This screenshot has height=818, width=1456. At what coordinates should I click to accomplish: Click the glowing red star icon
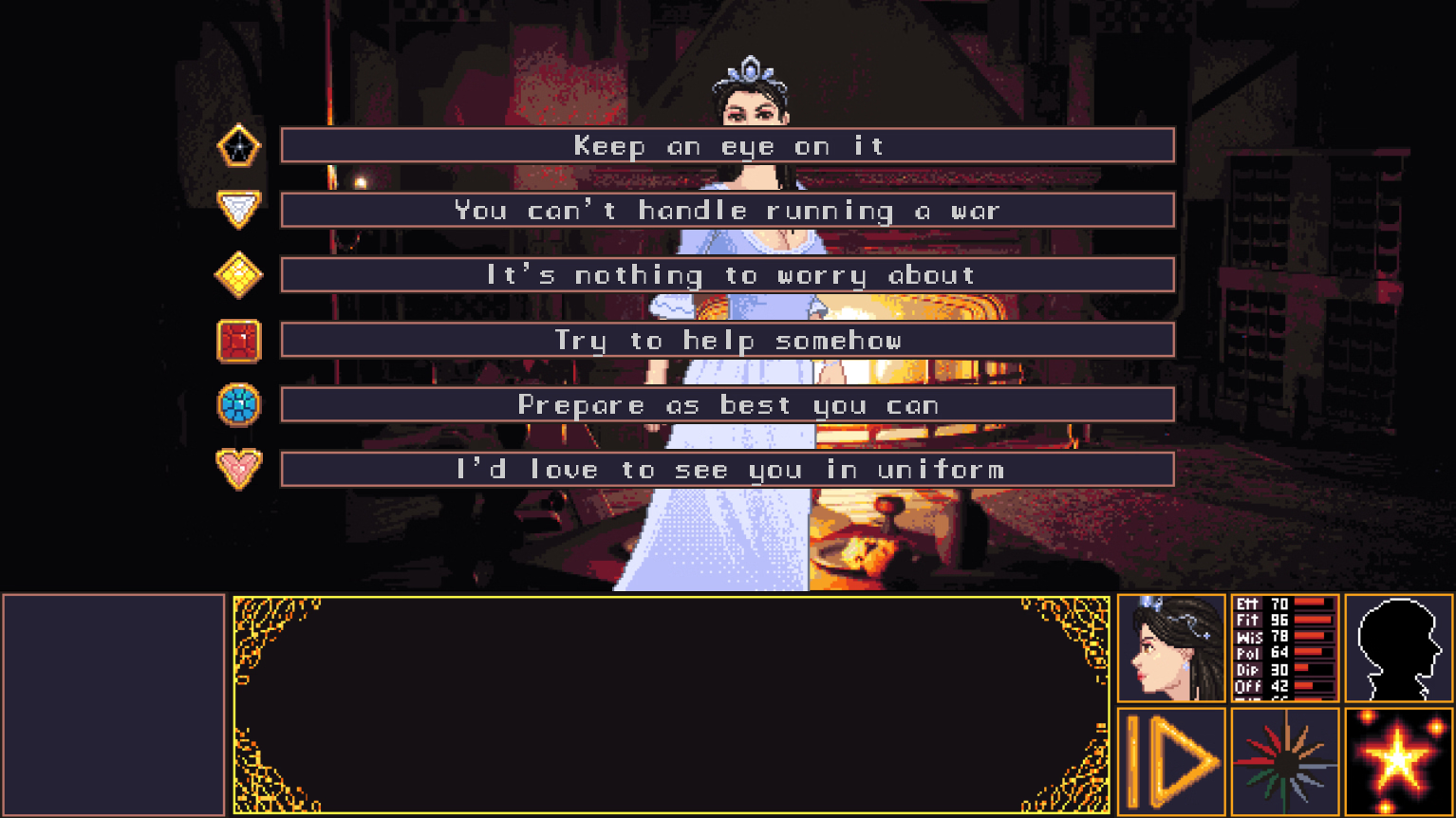1398,761
